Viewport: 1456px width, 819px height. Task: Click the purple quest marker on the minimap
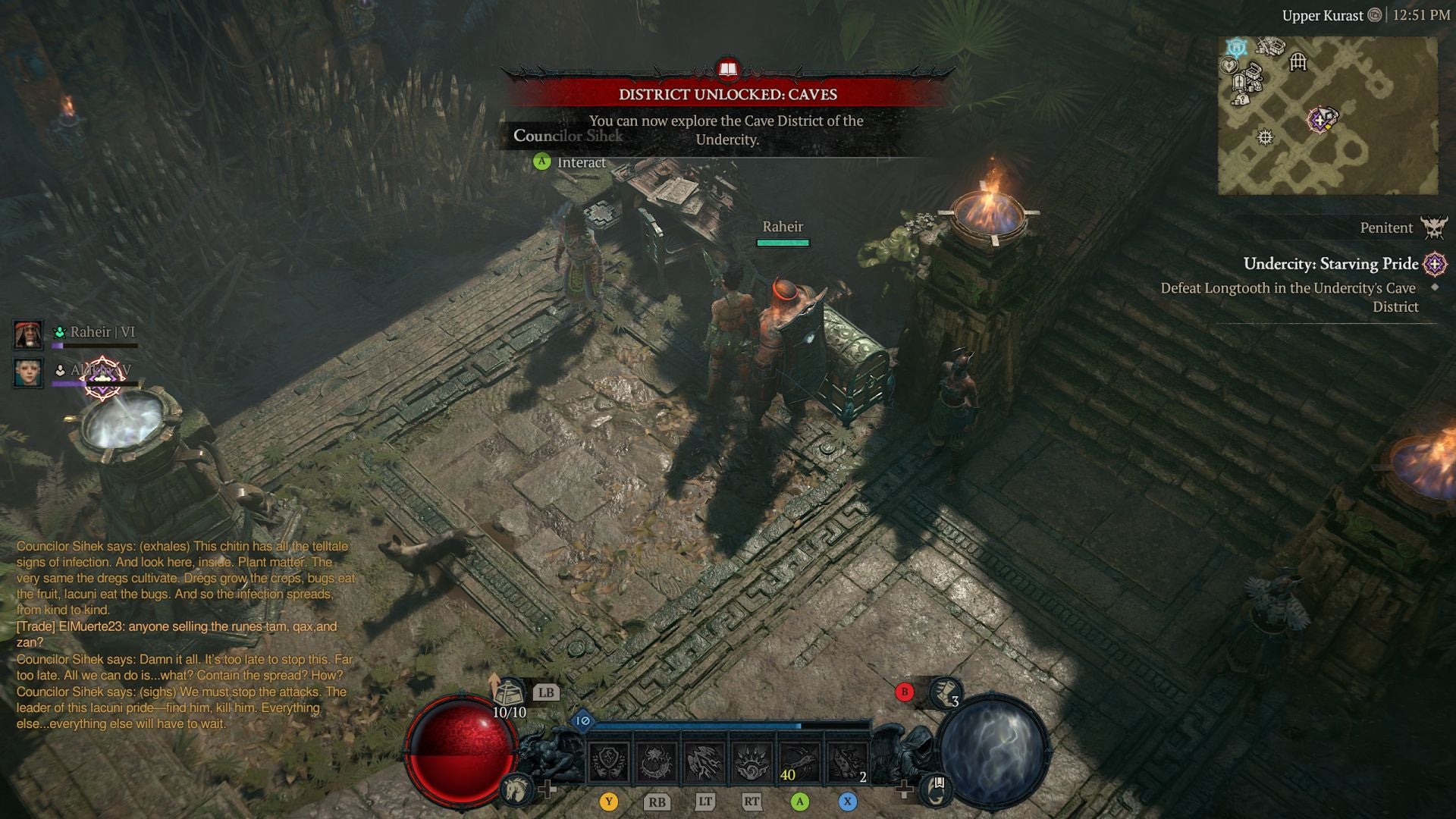[1319, 121]
